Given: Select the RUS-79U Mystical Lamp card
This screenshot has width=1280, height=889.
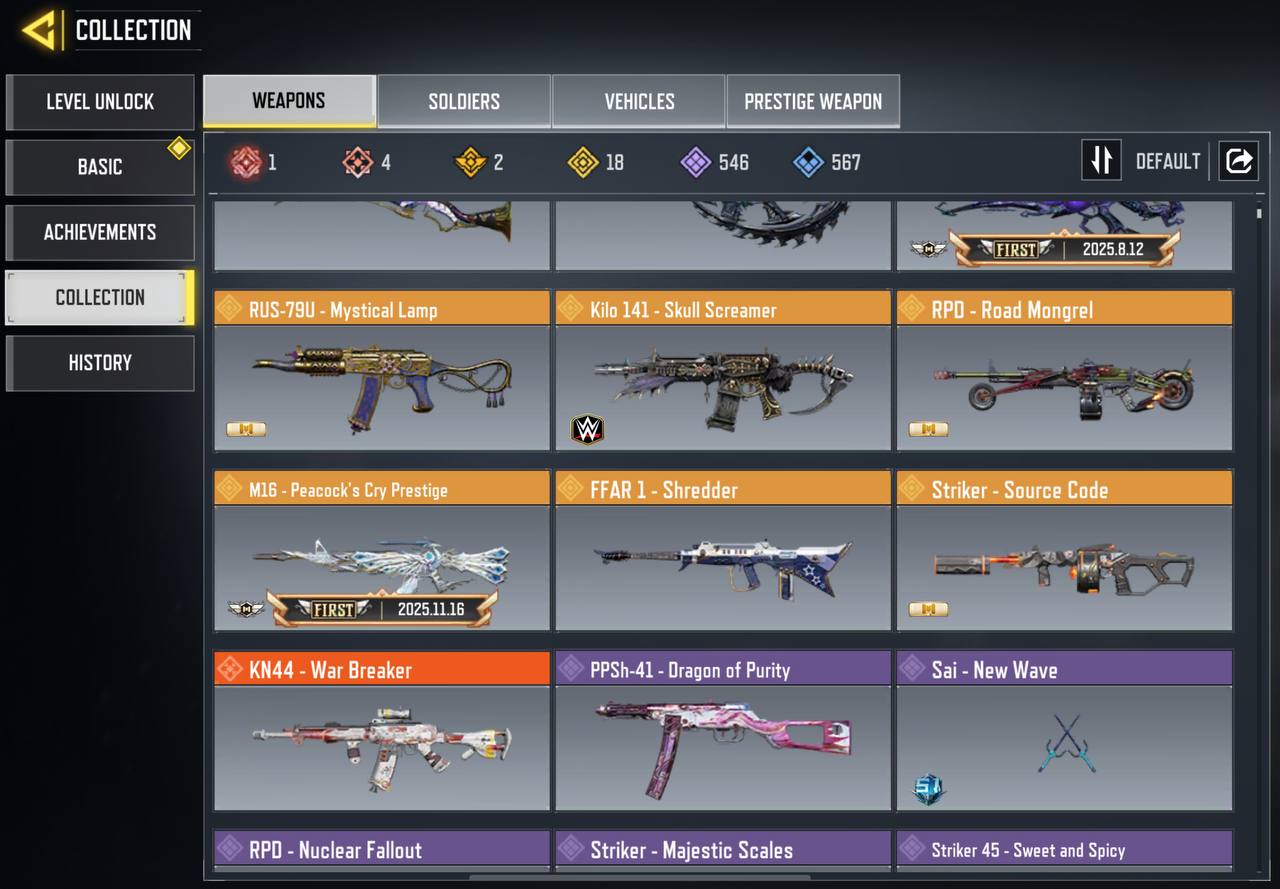Looking at the screenshot, I should pos(382,386).
